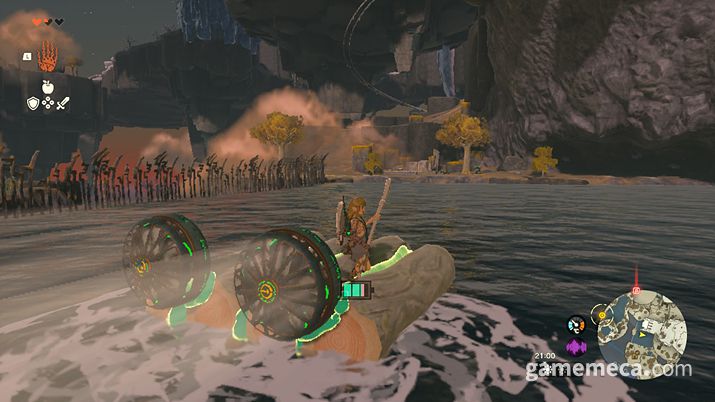715x402 pixels.
Task: Select the apple quick-item icon
Action: tap(46, 86)
